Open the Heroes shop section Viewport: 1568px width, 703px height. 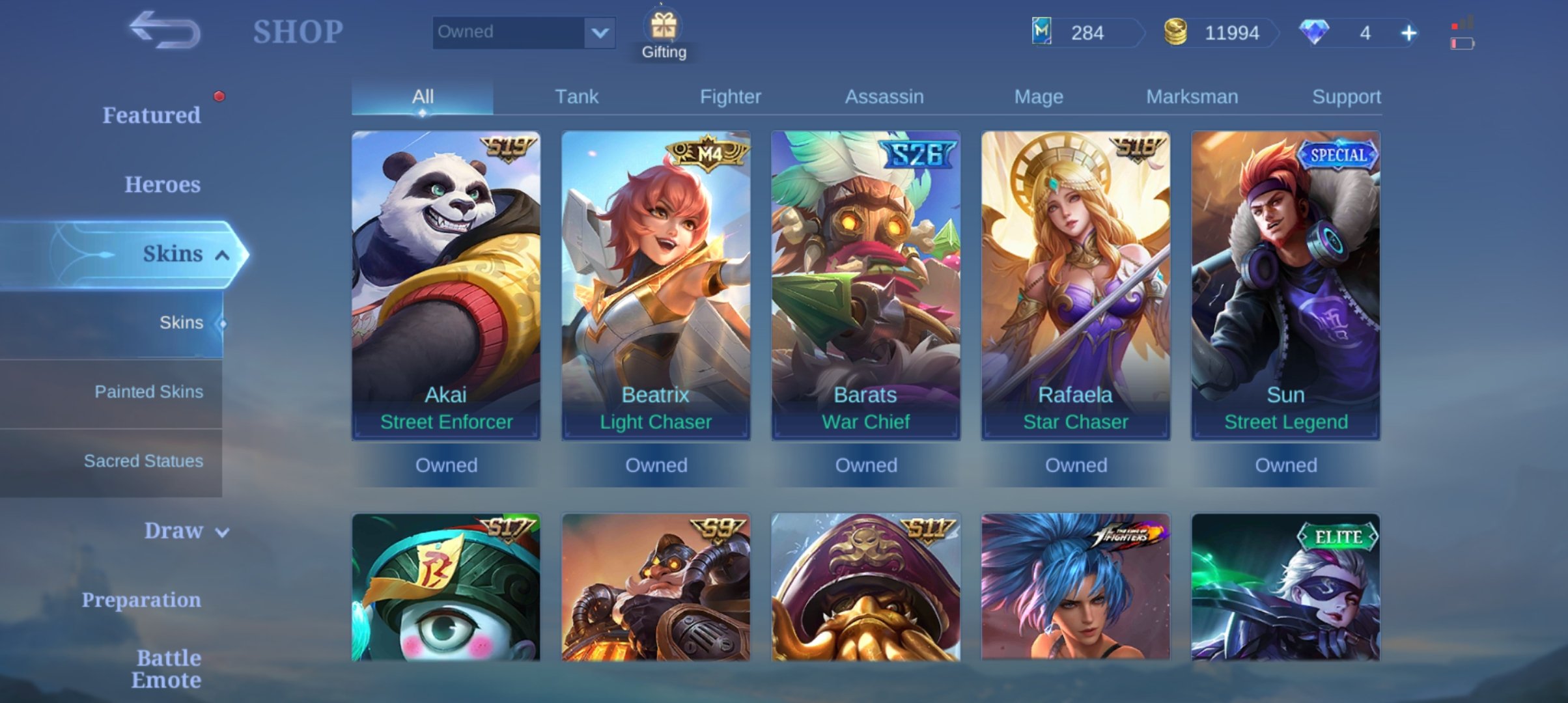click(x=162, y=185)
